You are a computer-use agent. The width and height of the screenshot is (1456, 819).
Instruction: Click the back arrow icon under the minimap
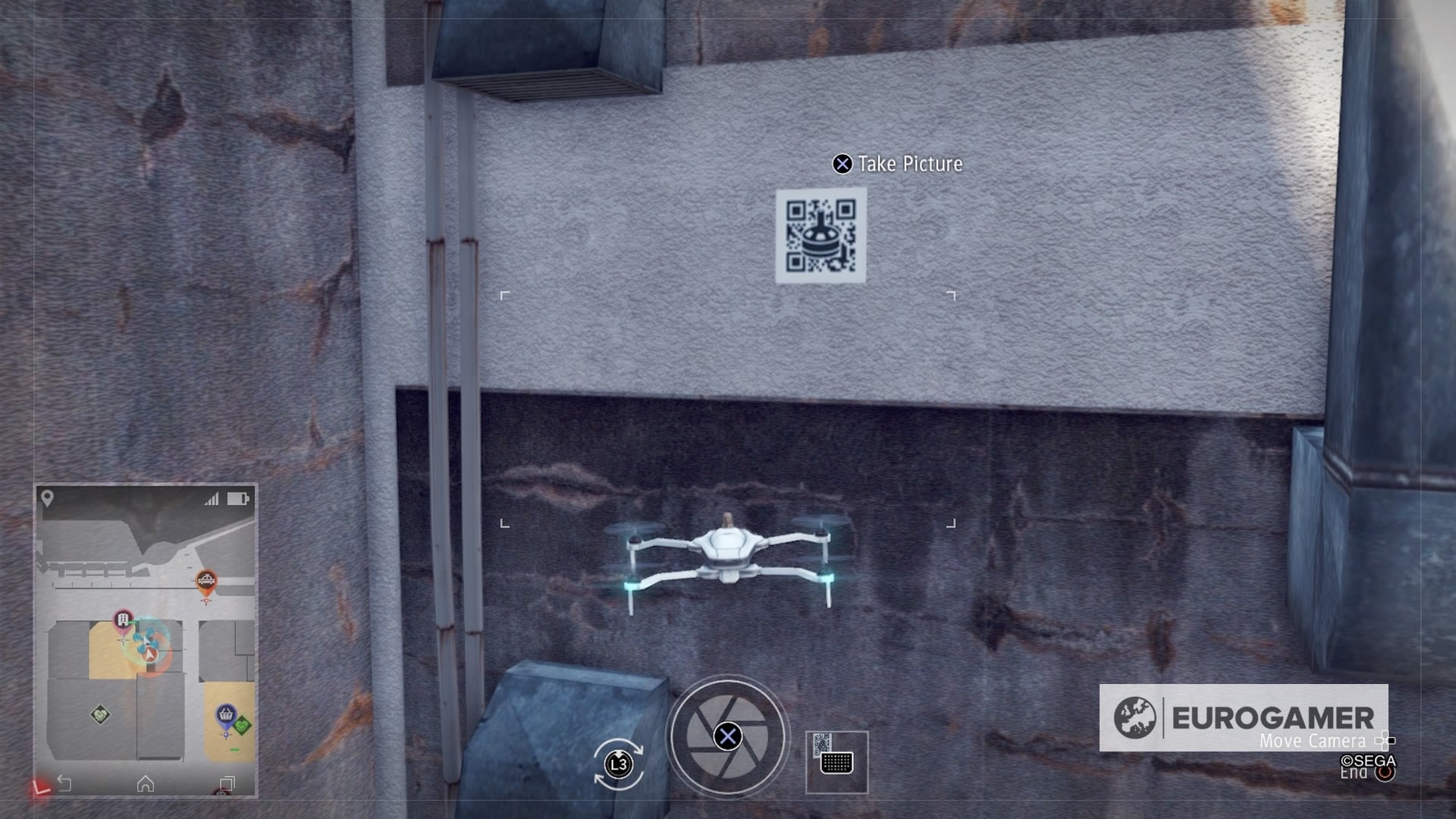click(64, 782)
